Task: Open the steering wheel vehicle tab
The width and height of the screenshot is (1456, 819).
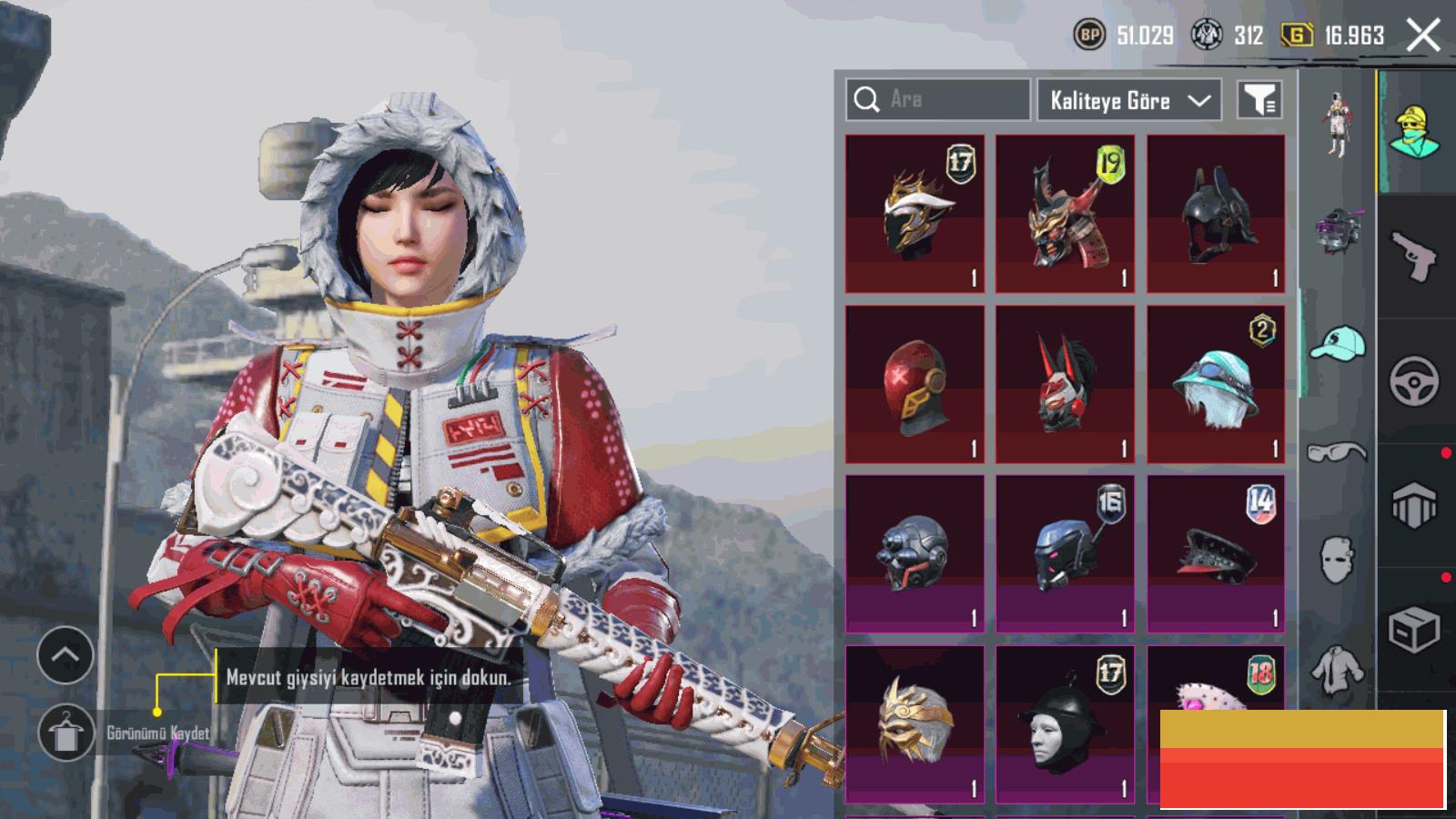Action: 1414,380
